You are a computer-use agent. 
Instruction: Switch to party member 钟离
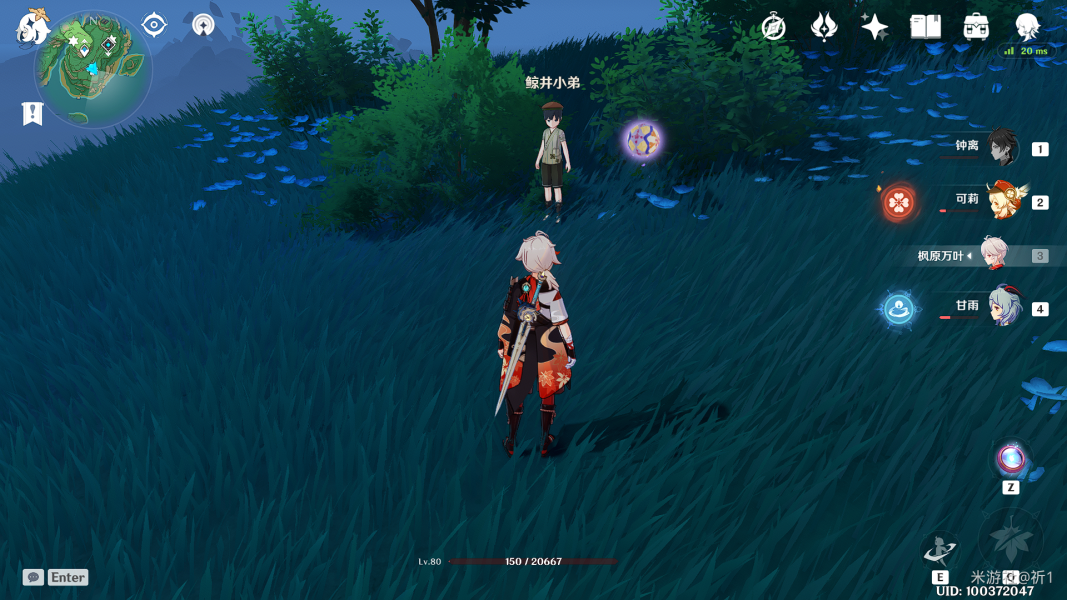pyautogui.click(x=1002, y=148)
